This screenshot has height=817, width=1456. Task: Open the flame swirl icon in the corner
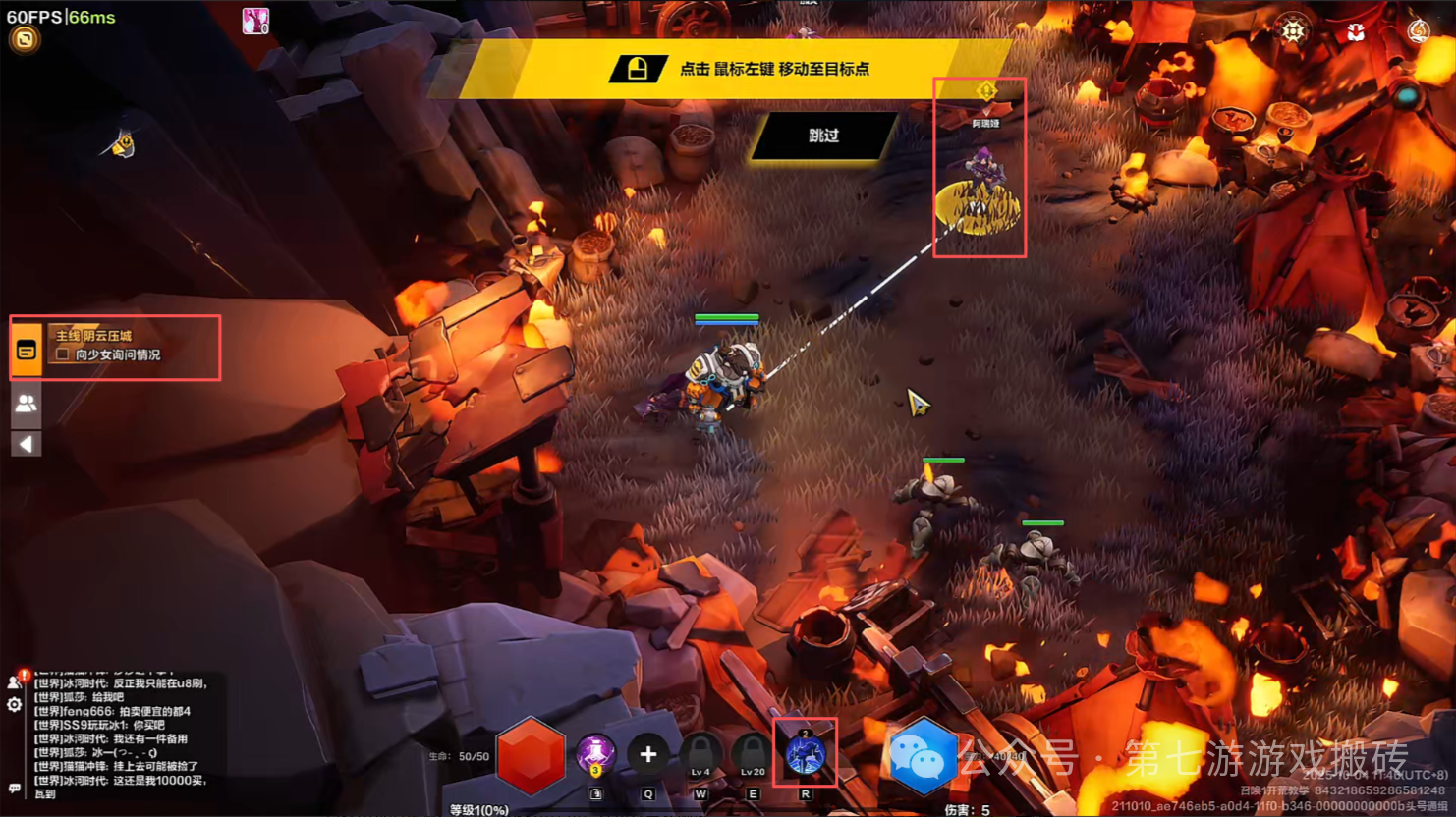(1418, 31)
